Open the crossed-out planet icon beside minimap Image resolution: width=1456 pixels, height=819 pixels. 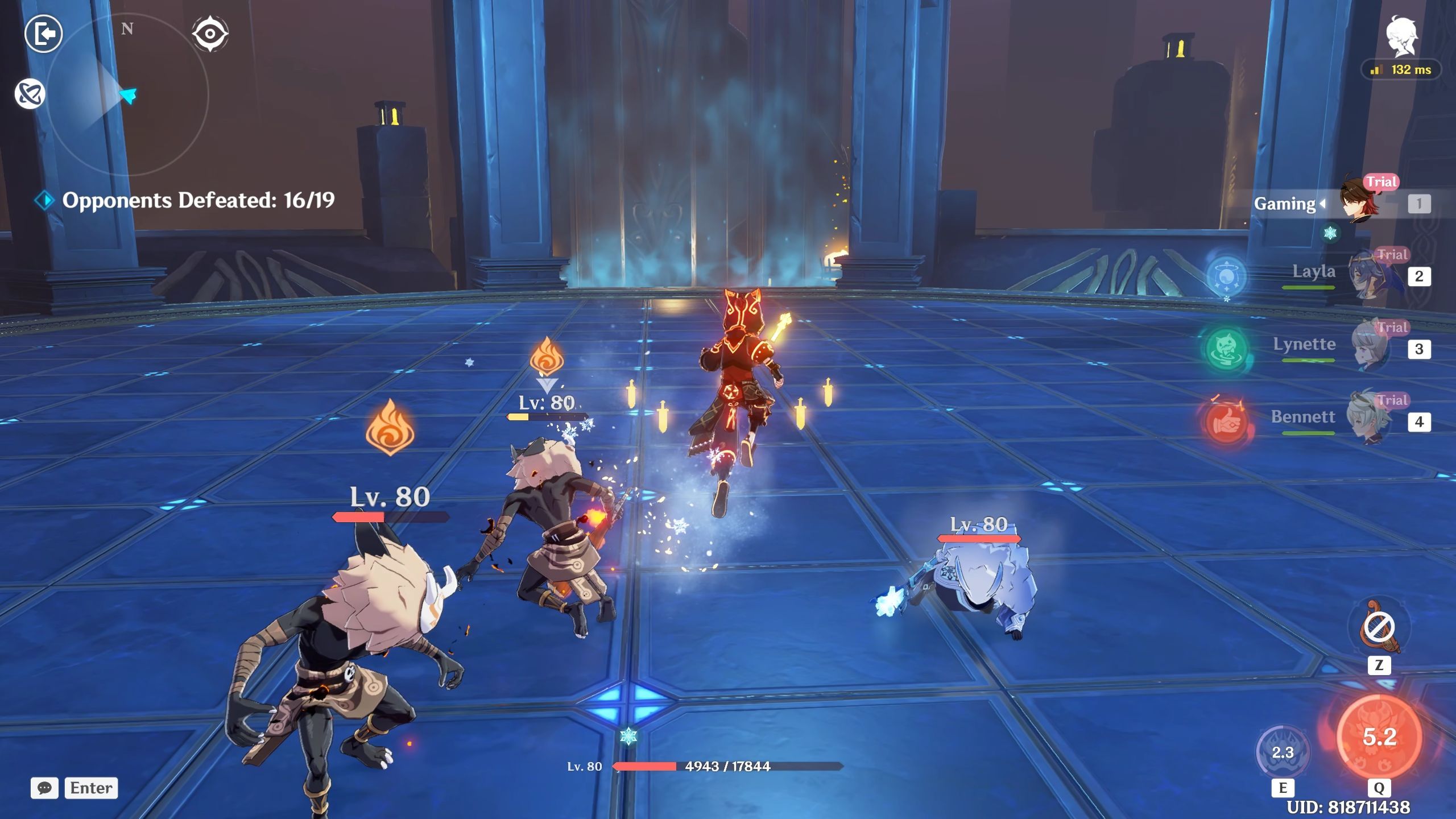coord(30,94)
